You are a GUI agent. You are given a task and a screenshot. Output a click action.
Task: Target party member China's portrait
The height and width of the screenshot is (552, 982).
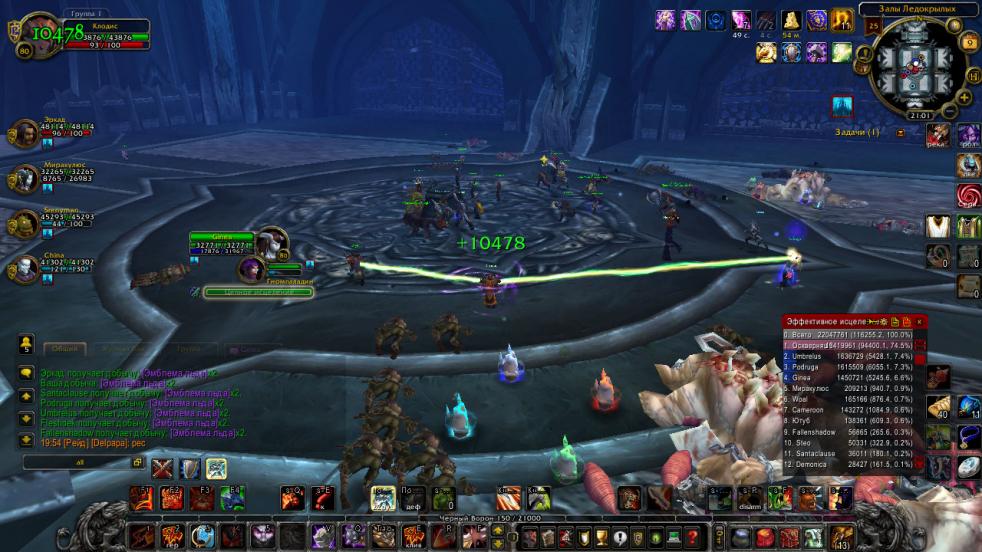tap(26, 267)
